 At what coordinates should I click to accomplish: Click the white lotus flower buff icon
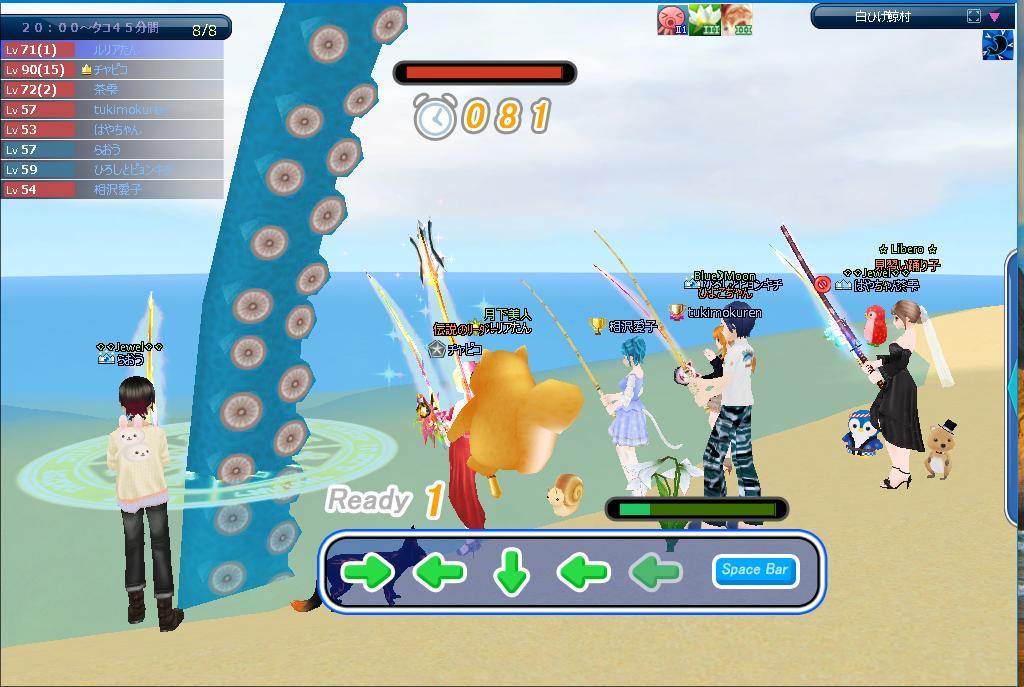click(x=705, y=20)
